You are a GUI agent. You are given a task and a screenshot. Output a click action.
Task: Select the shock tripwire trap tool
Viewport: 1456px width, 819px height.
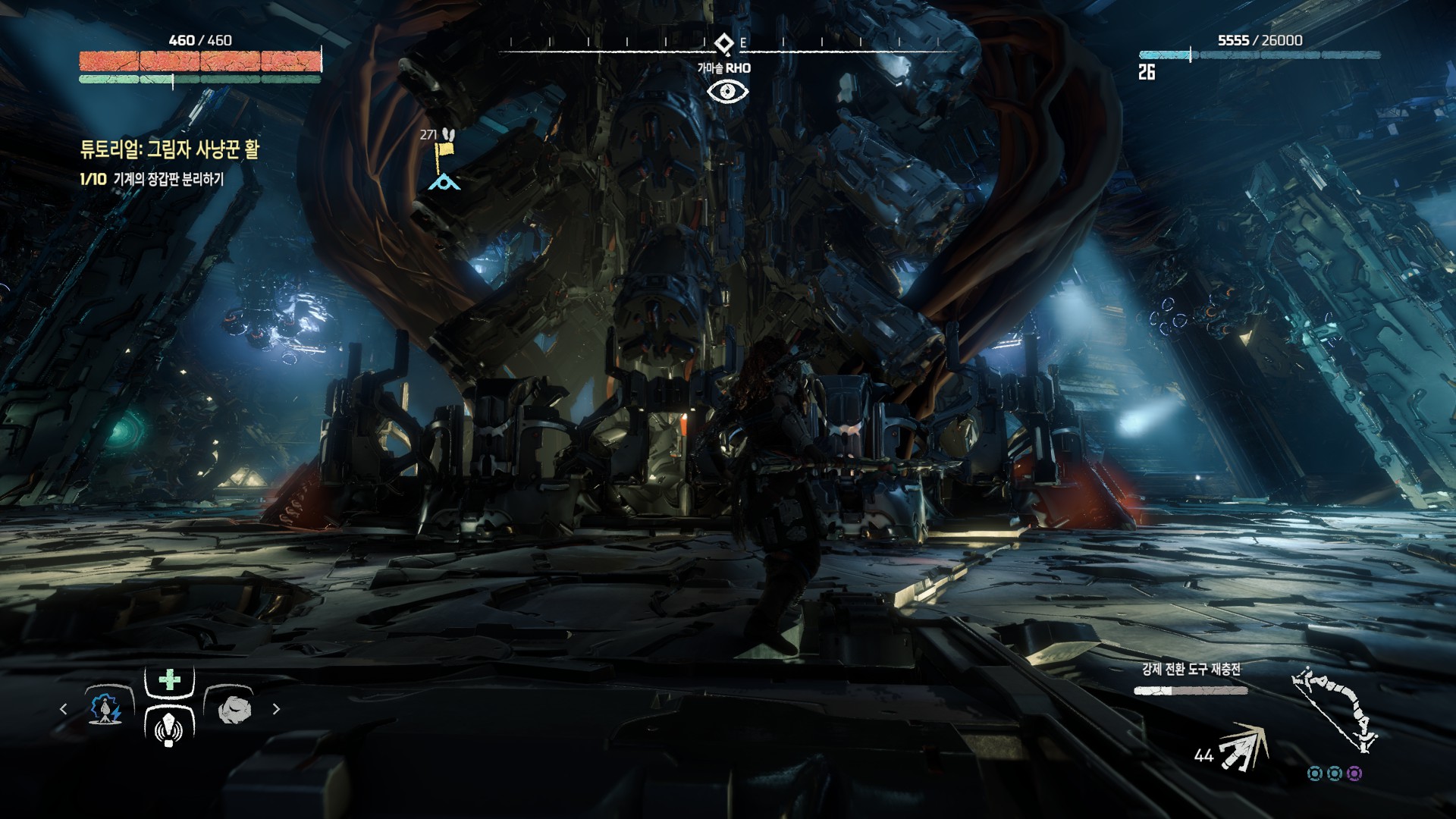pos(105,709)
